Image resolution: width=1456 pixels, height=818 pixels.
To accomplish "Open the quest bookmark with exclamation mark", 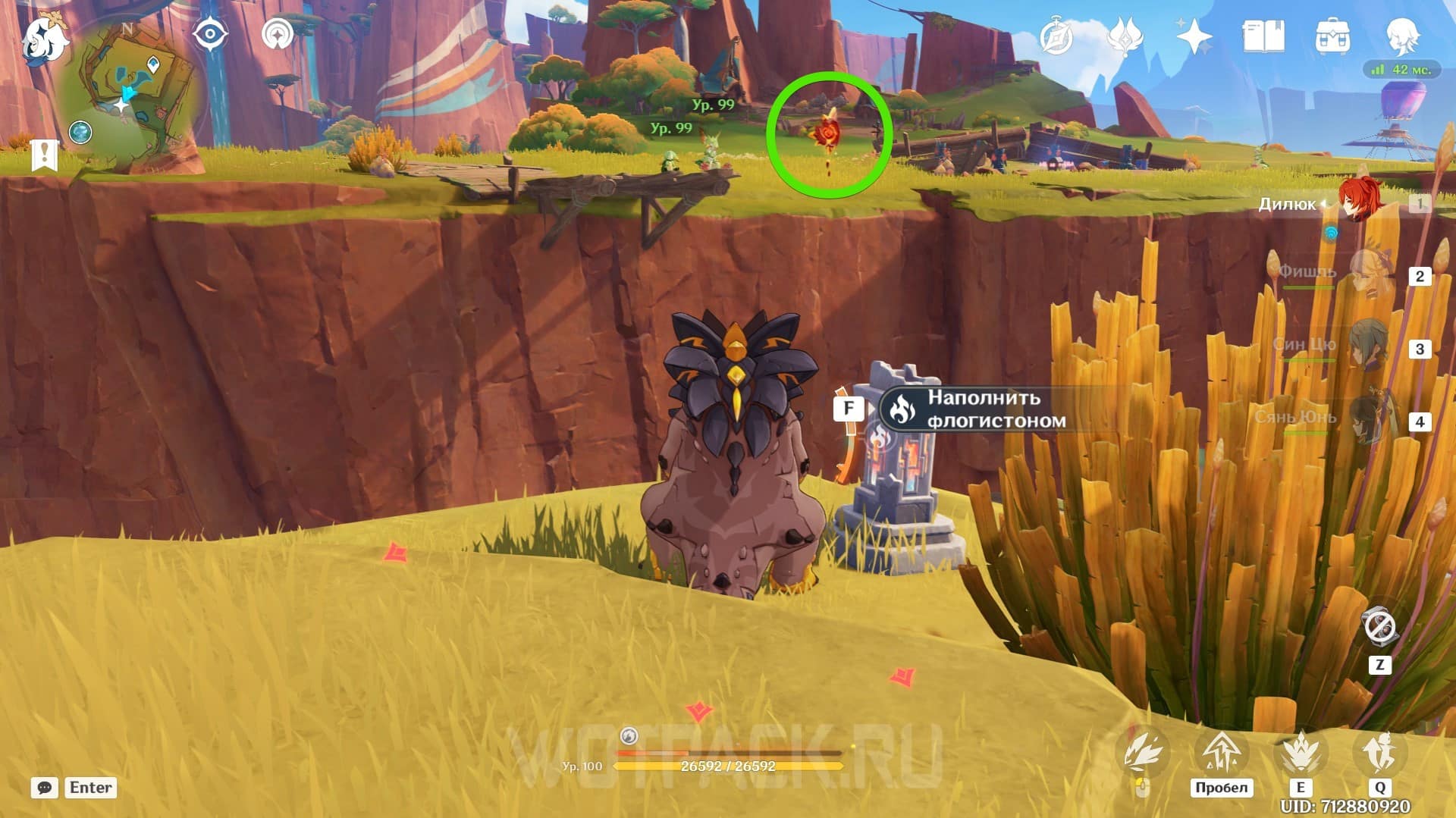I will (x=44, y=155).
